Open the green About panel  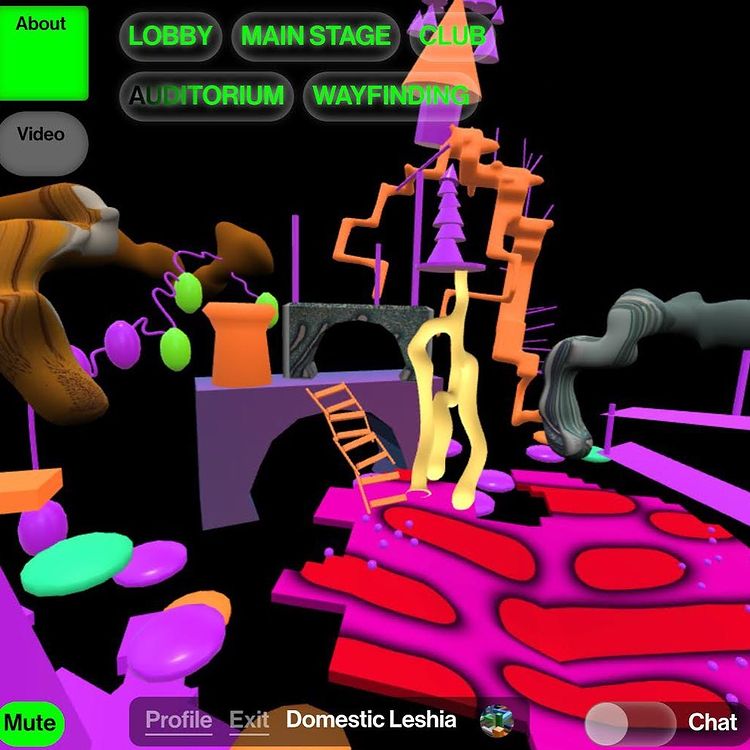pos(43,50)
